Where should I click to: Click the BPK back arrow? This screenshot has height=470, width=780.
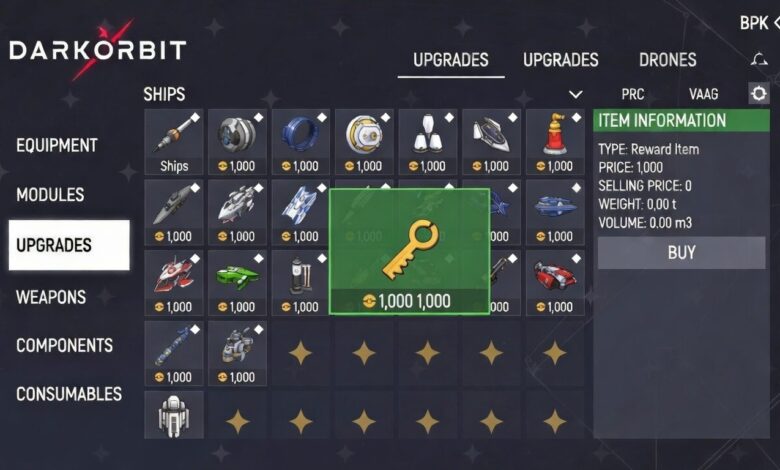click(x=774, y=22)
